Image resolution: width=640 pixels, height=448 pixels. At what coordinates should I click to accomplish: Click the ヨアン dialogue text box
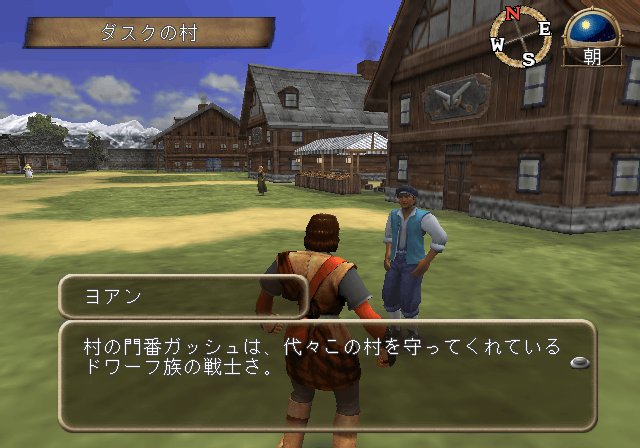click(x=327, y=375)
